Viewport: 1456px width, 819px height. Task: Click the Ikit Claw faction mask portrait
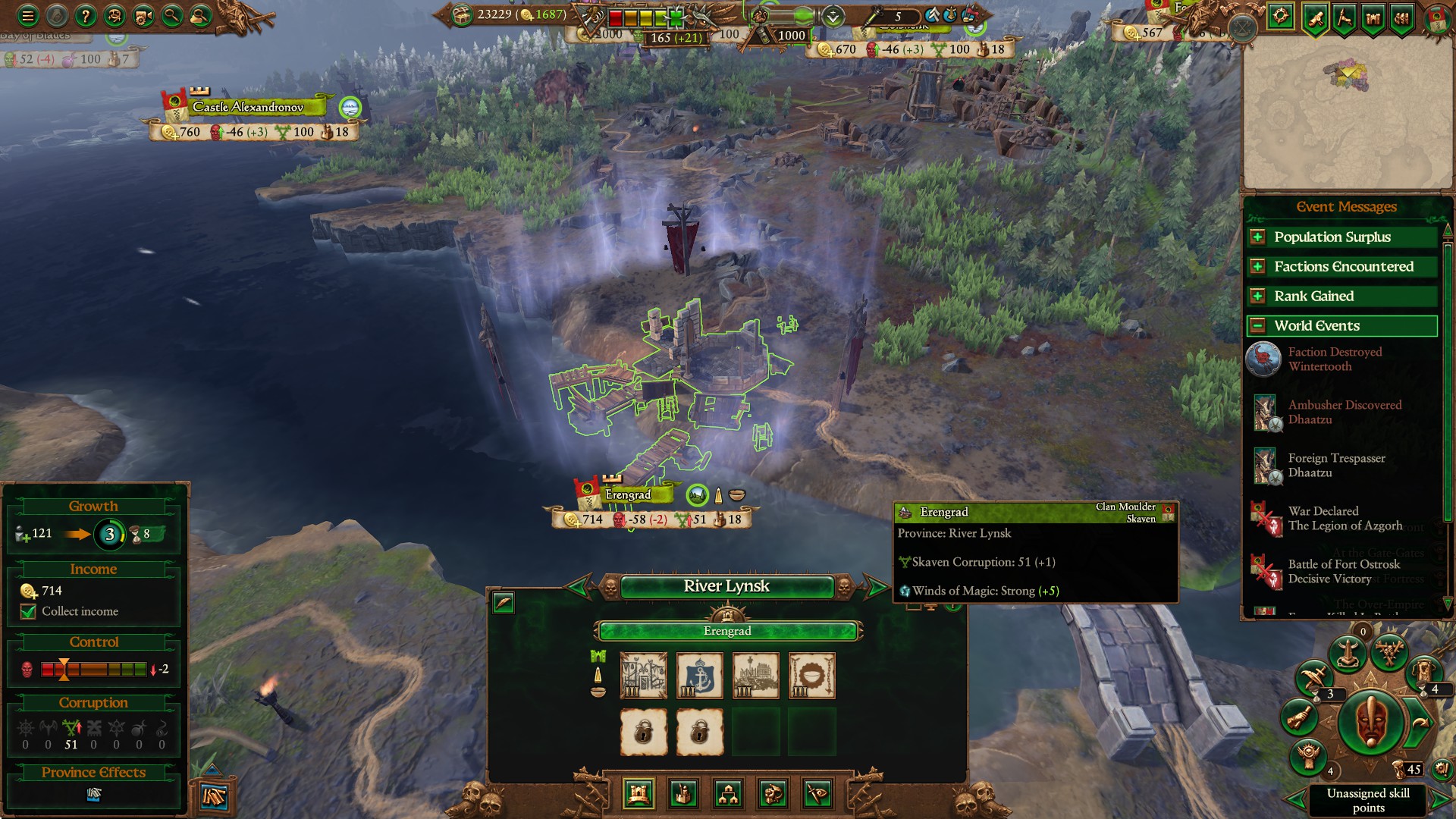point(1371,720)
